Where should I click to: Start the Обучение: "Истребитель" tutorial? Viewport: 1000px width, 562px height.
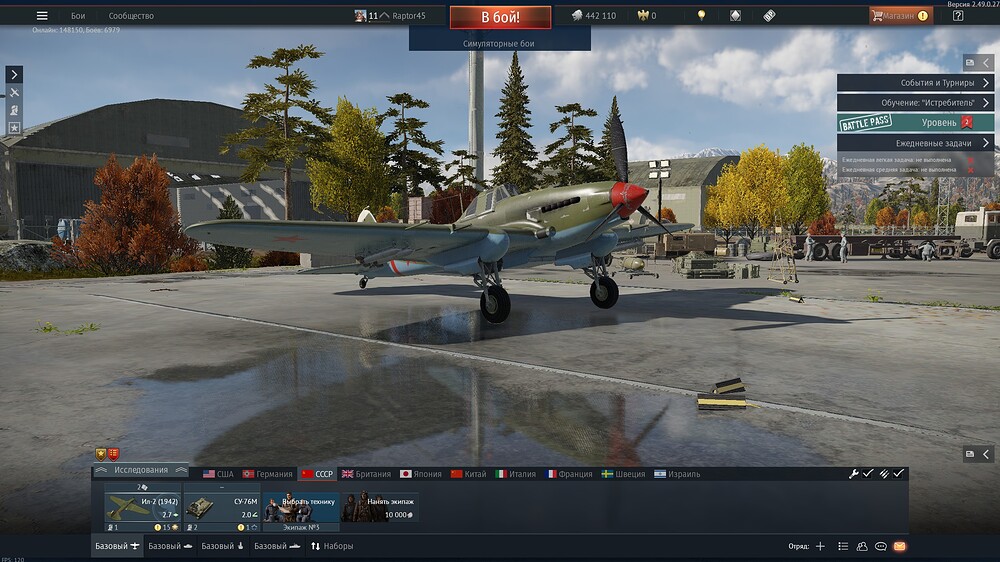(x=915, y=102)
